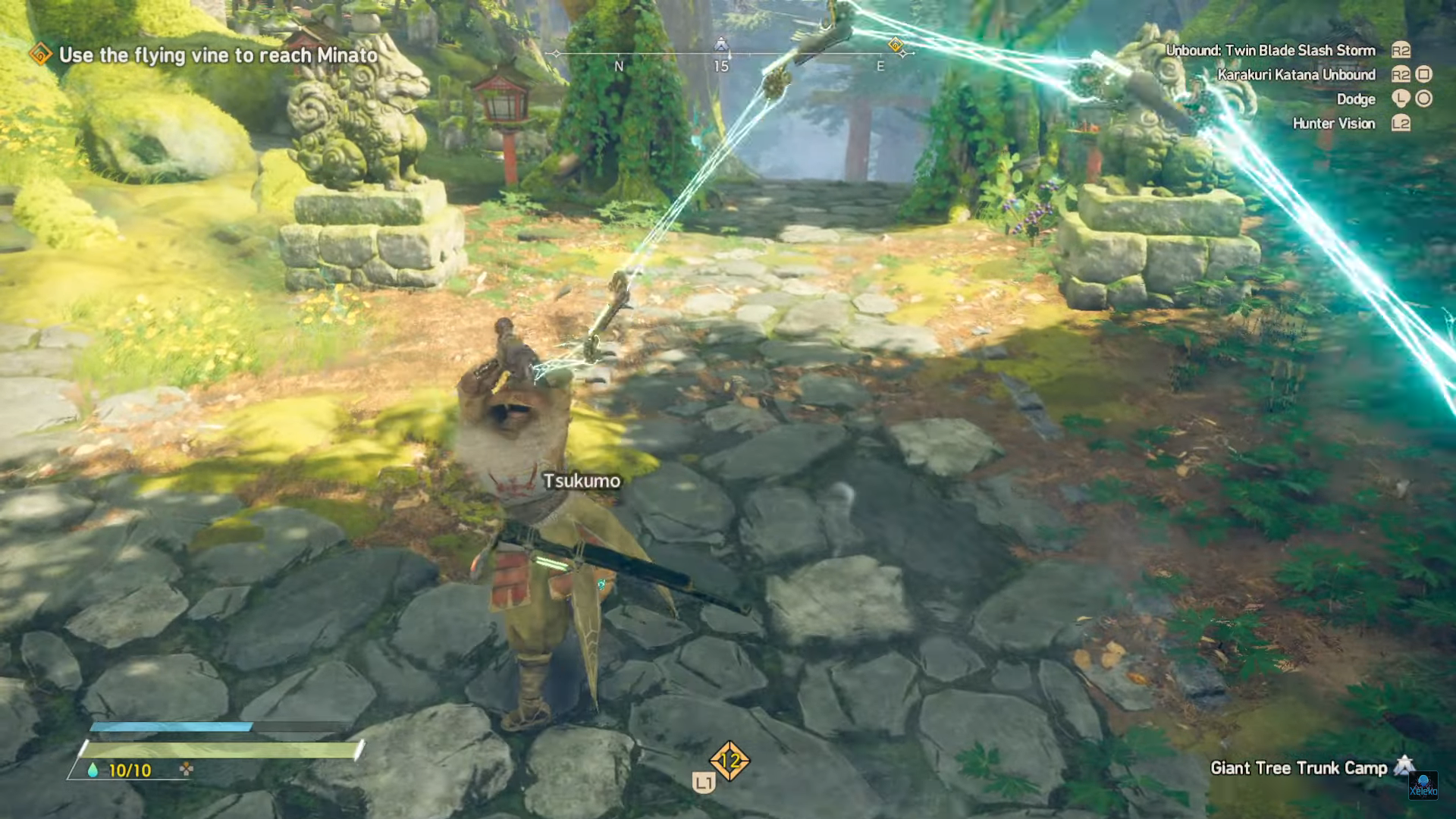This screenshot has width=1456, height=819.
Task: Click the blue stamina bar at bottom left
Action: pyautogui.click(x=167, y=727)
